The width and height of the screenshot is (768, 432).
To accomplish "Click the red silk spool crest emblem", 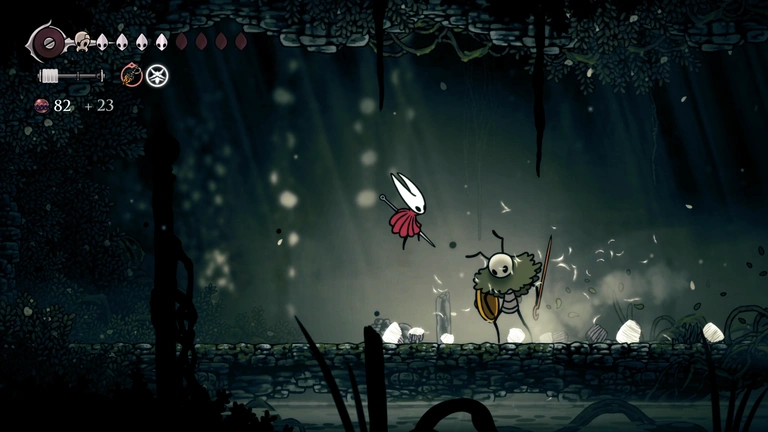I will (x=46, y=42).
